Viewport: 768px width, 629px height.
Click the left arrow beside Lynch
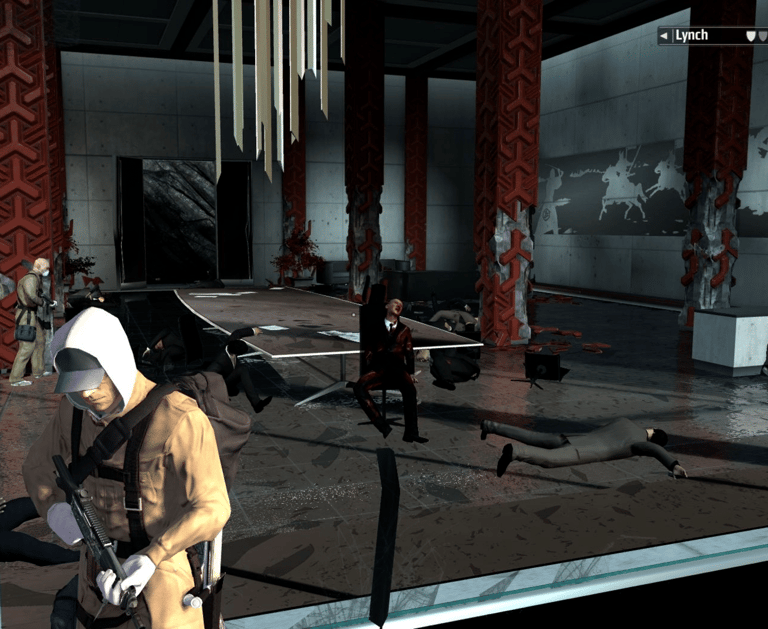(664, 36)
